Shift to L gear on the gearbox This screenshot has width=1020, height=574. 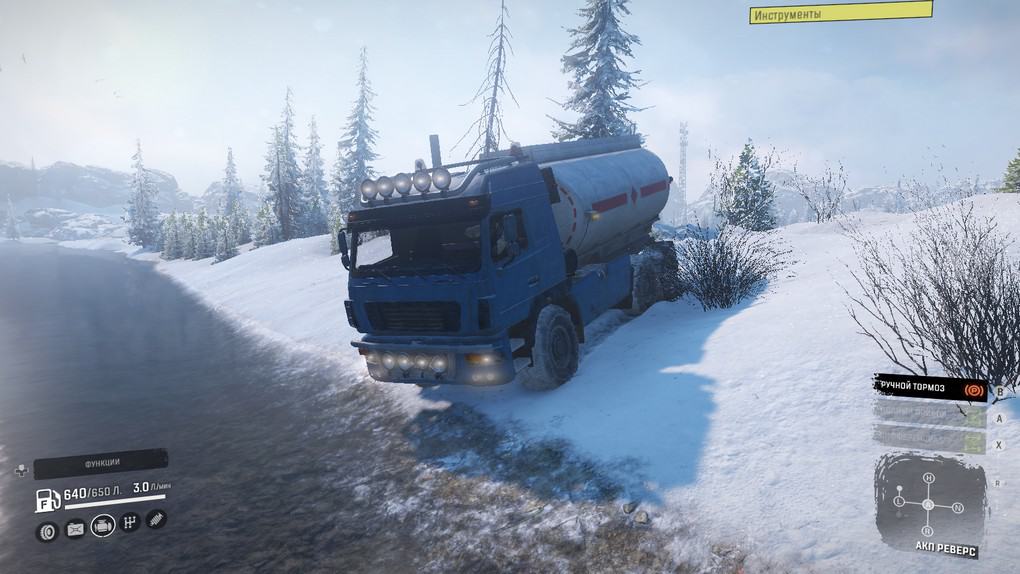[x=899, y=500]
